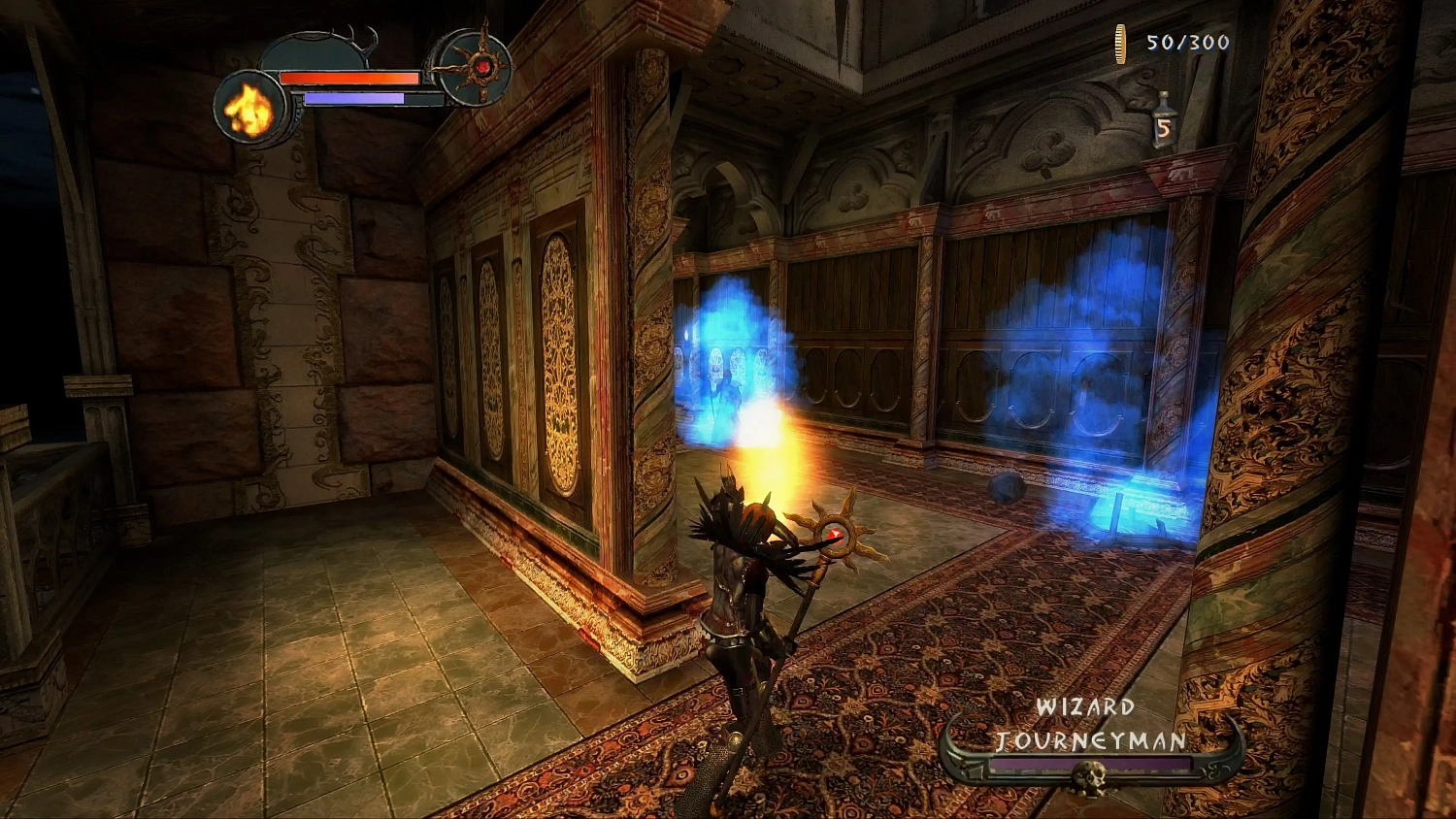Screen dimensions: 1456x819
Task: Click the red health bar
Action: tap(349, 77)
